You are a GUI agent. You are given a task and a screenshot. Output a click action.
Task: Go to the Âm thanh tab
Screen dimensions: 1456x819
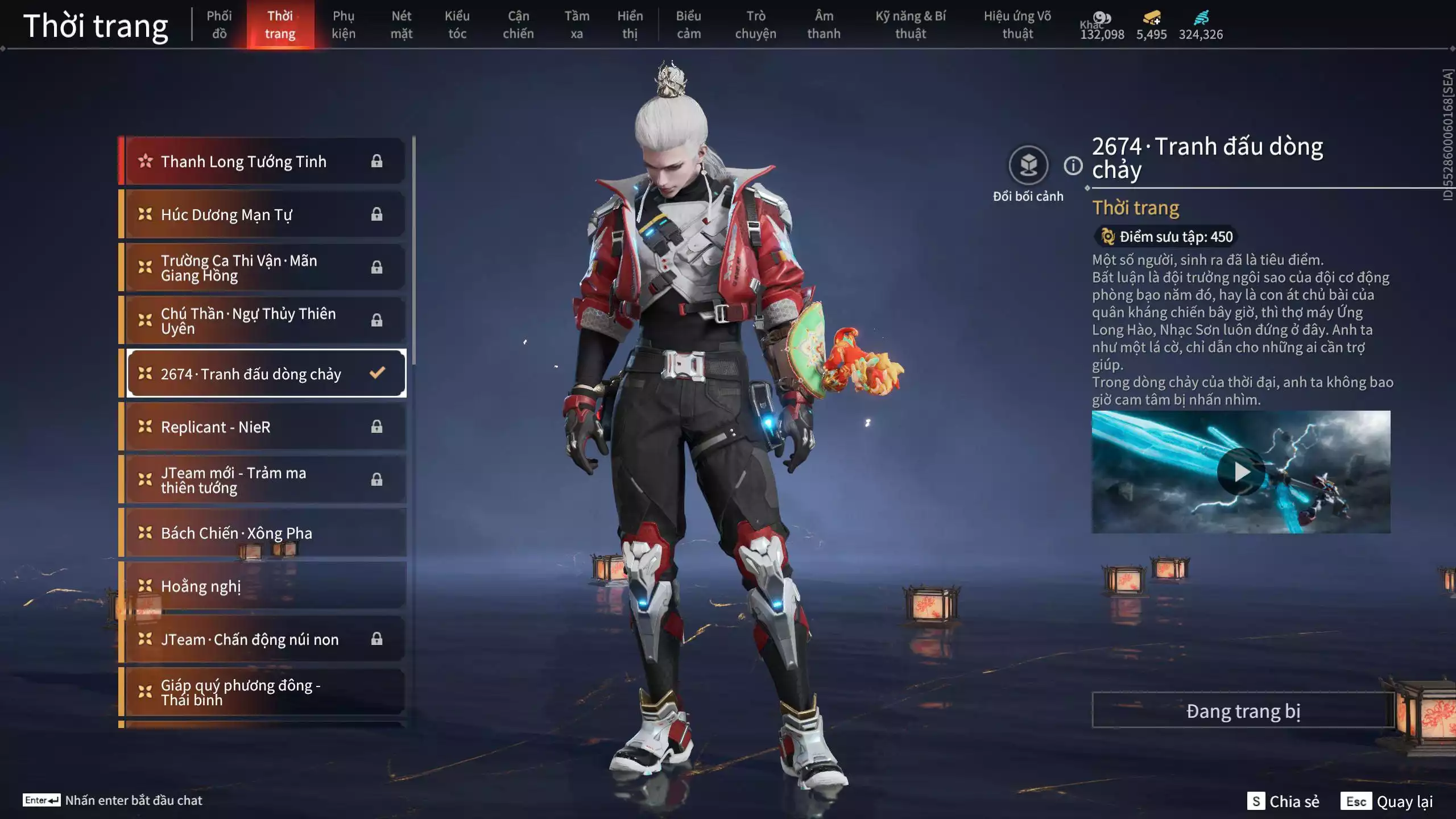tap(824, 24)
